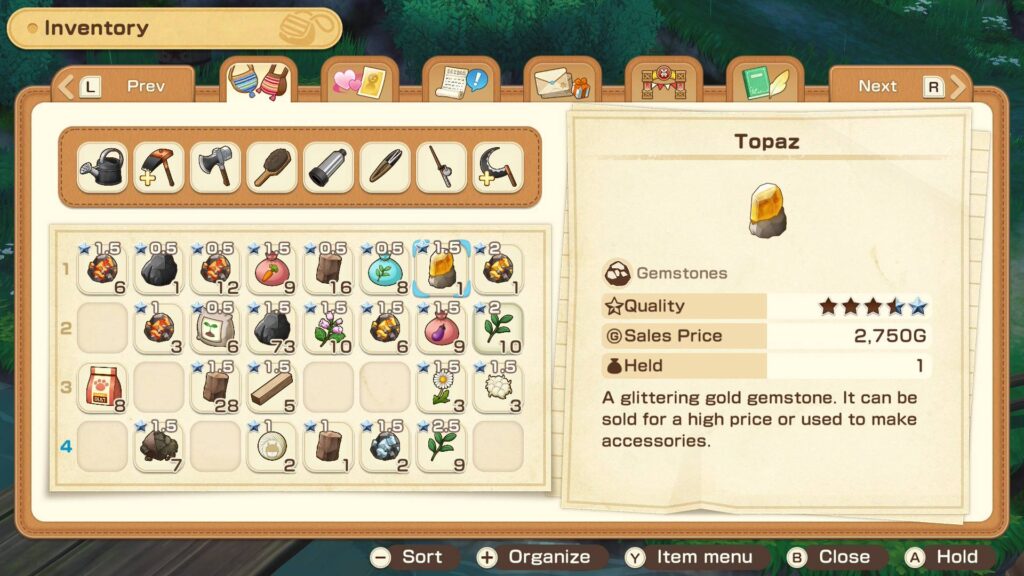
Task: Select the Topaz gemstone slot
Action: coord(442,270)
